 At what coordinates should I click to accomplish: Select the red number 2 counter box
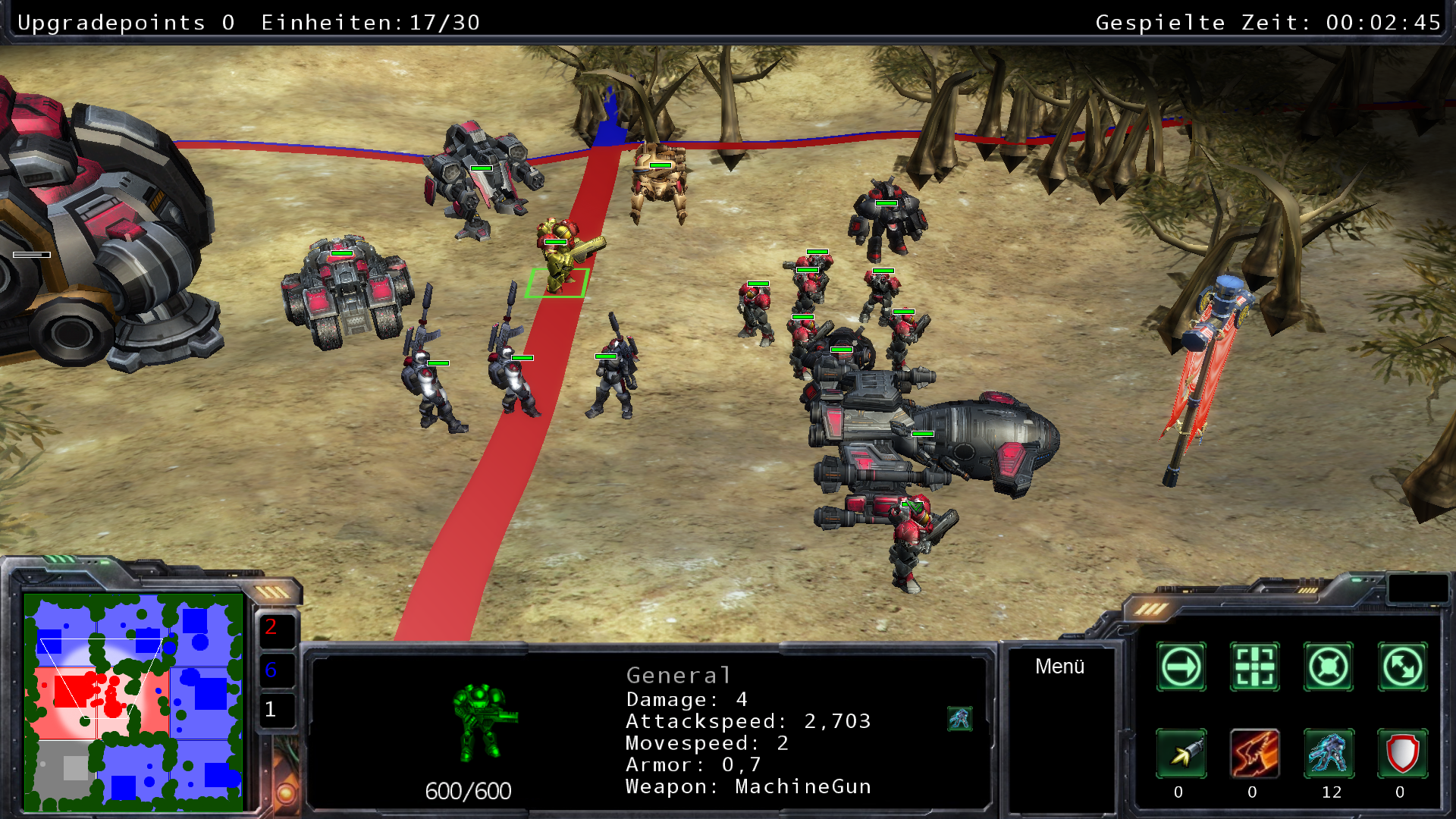(x=275, y=629)
